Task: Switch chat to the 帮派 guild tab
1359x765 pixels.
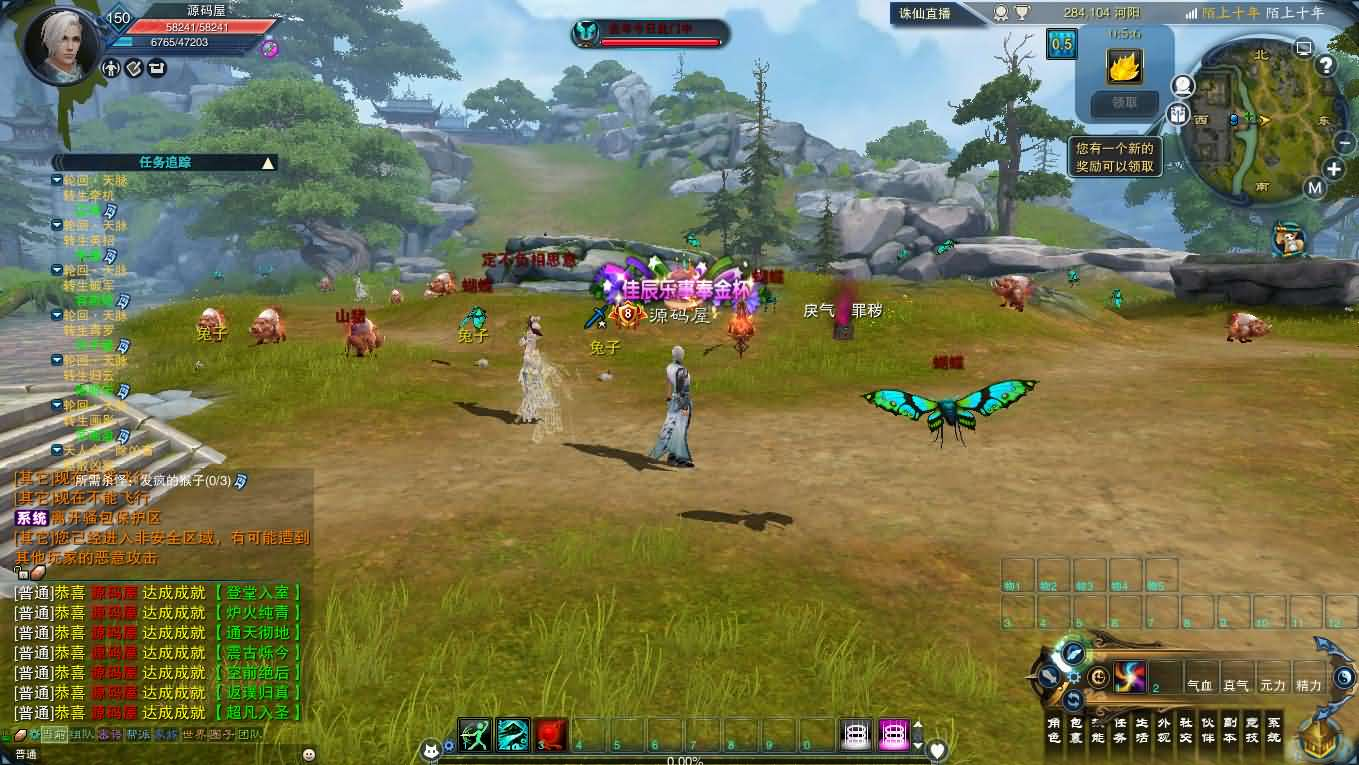Action: pyautogui.click(x=137, y=735)
